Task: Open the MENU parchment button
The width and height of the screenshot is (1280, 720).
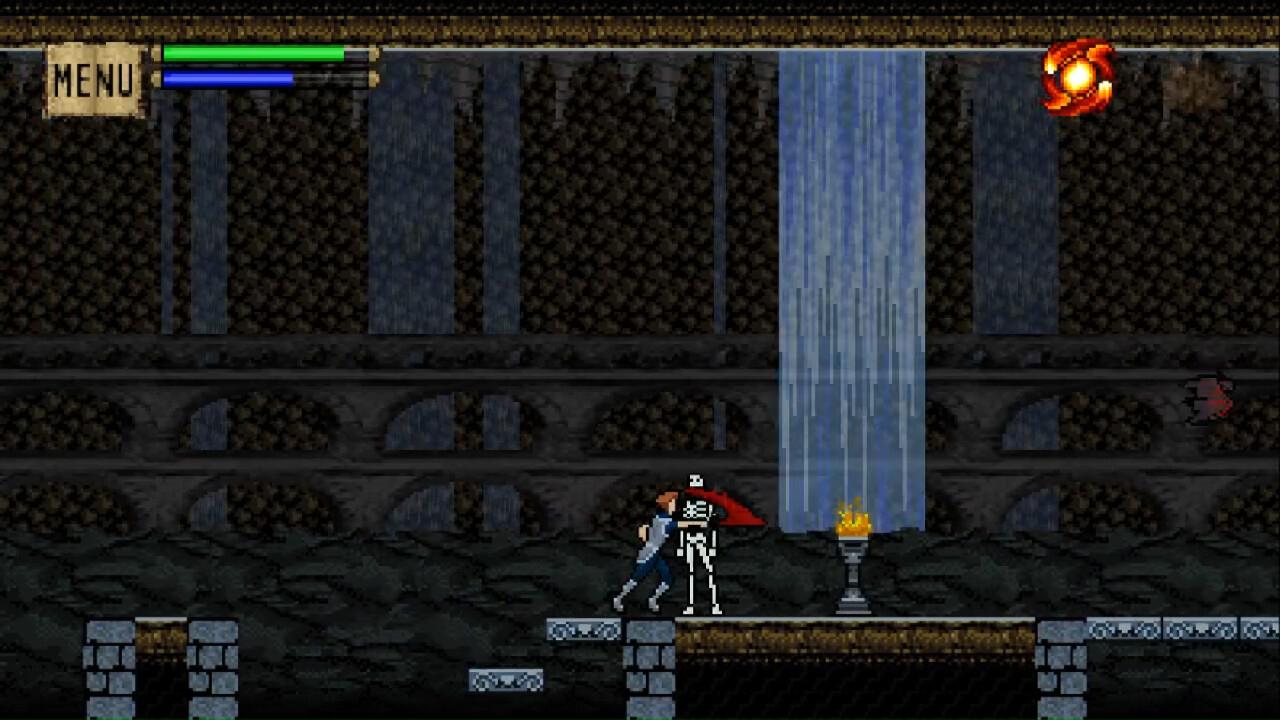Action: pos(94,80)
